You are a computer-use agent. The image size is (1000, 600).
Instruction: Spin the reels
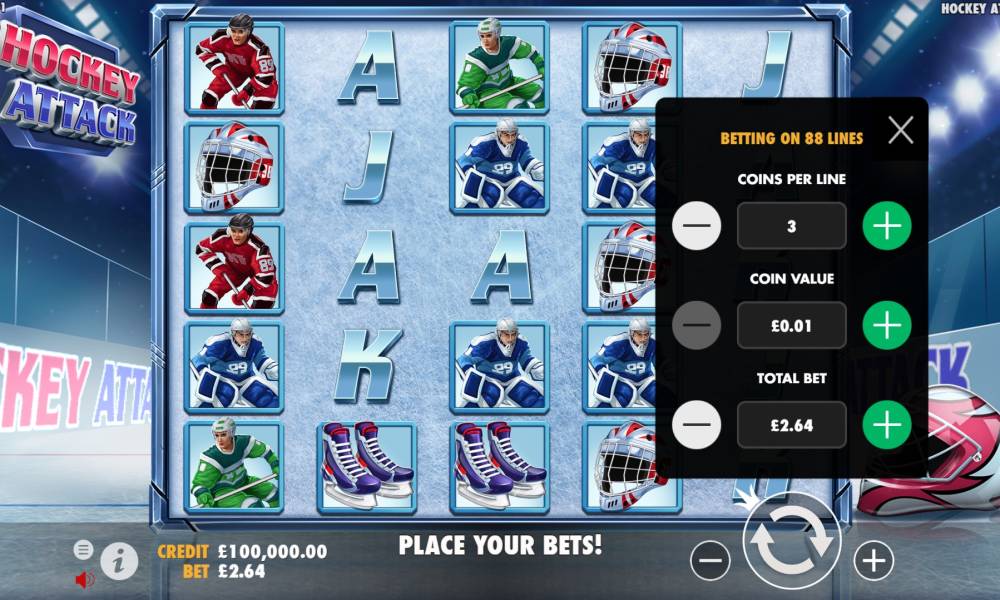pos(792,541)
